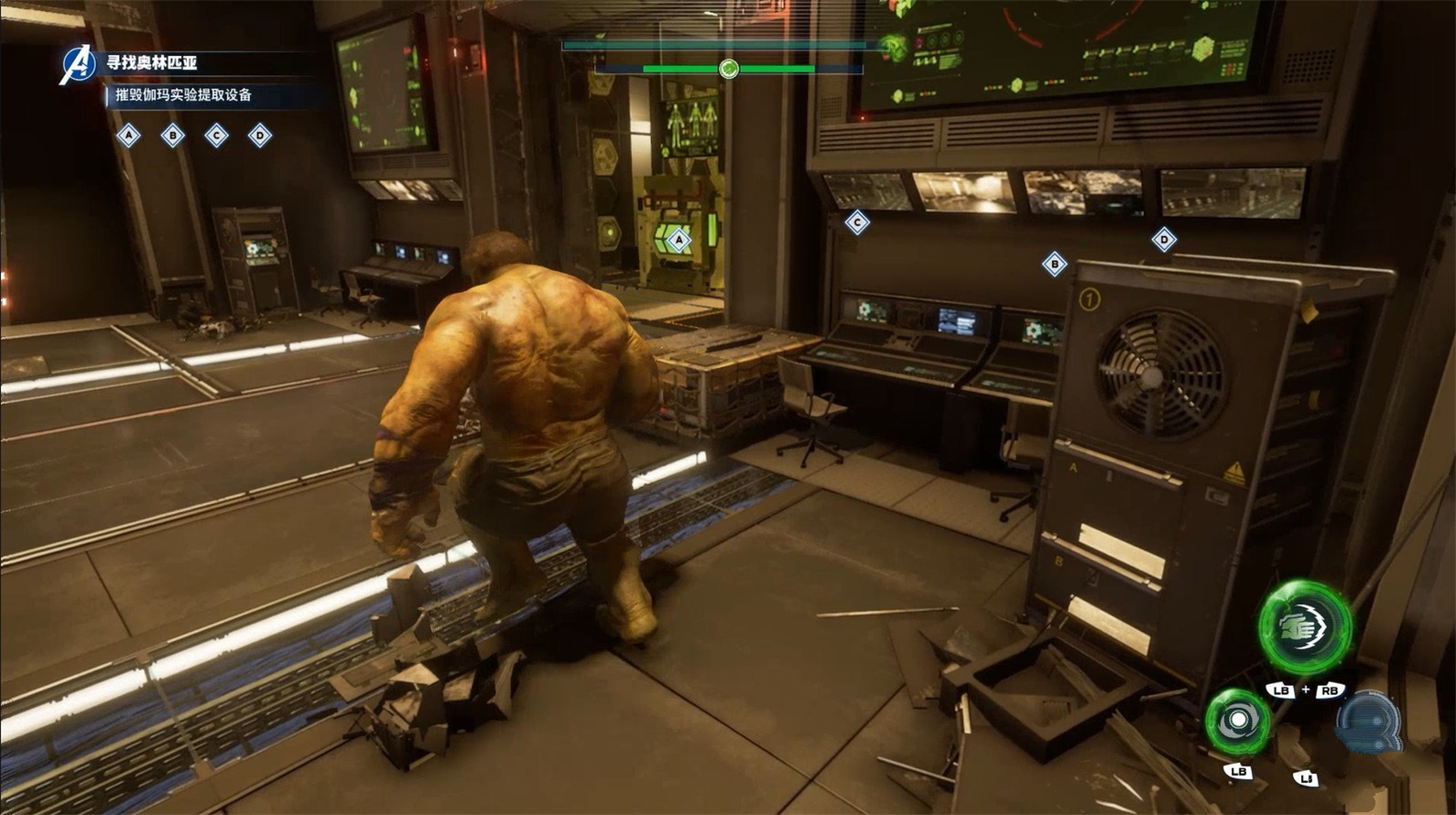The height and width of the screenshot is (815, 1456).
Task: Click the Avengers logo objective icon
Action: (x=78, y=64)
